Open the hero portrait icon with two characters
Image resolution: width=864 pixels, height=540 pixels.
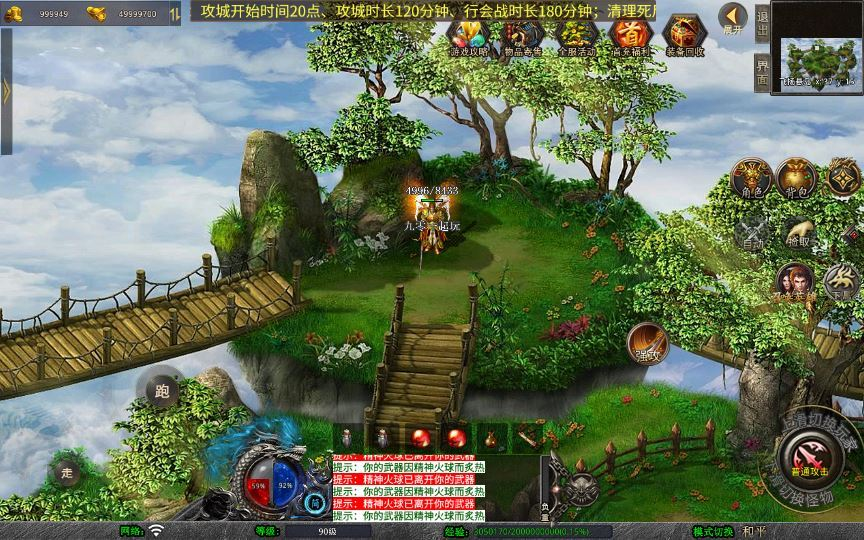point(795,283)
